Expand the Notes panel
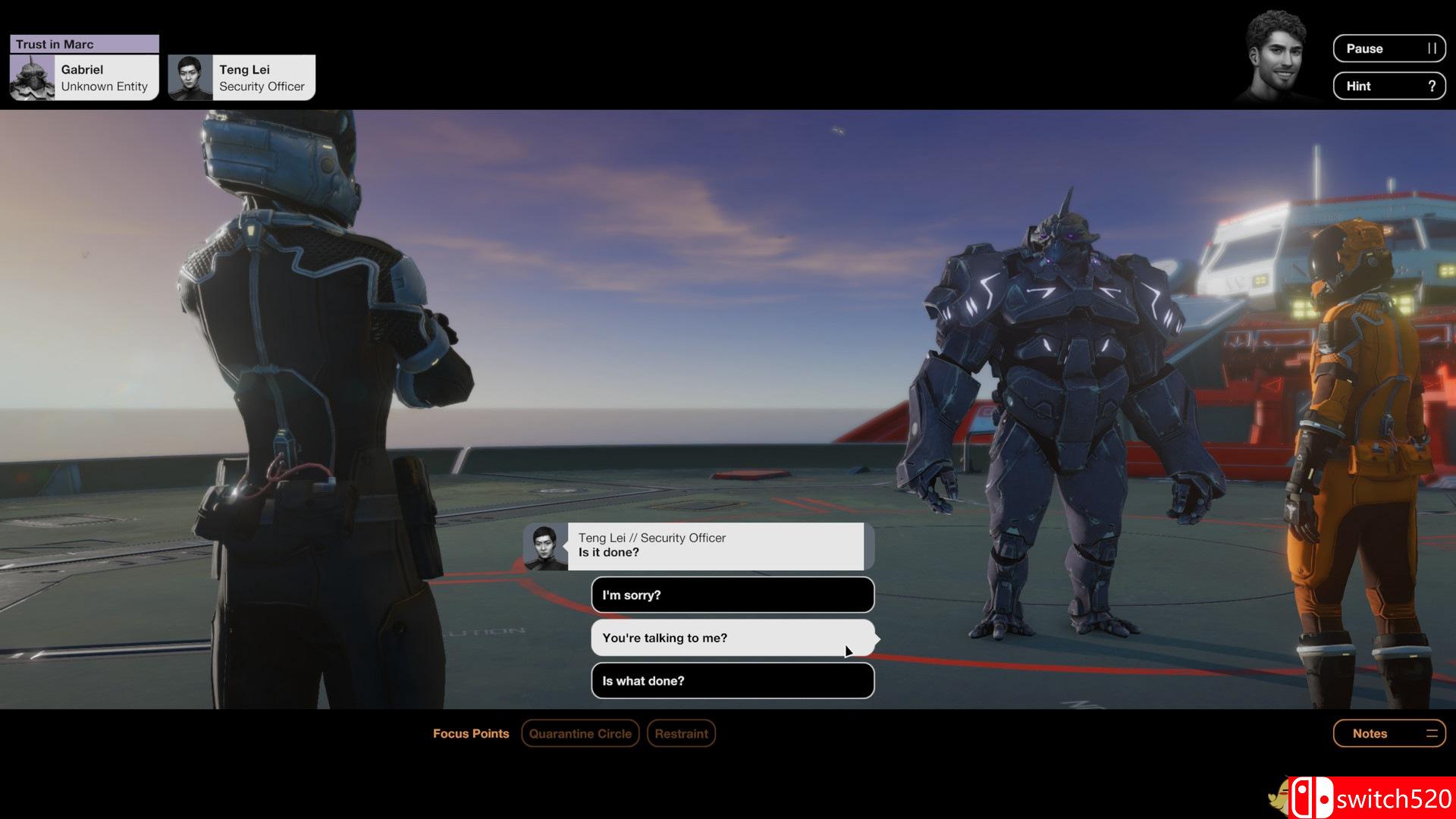 tap(1389, 733)
